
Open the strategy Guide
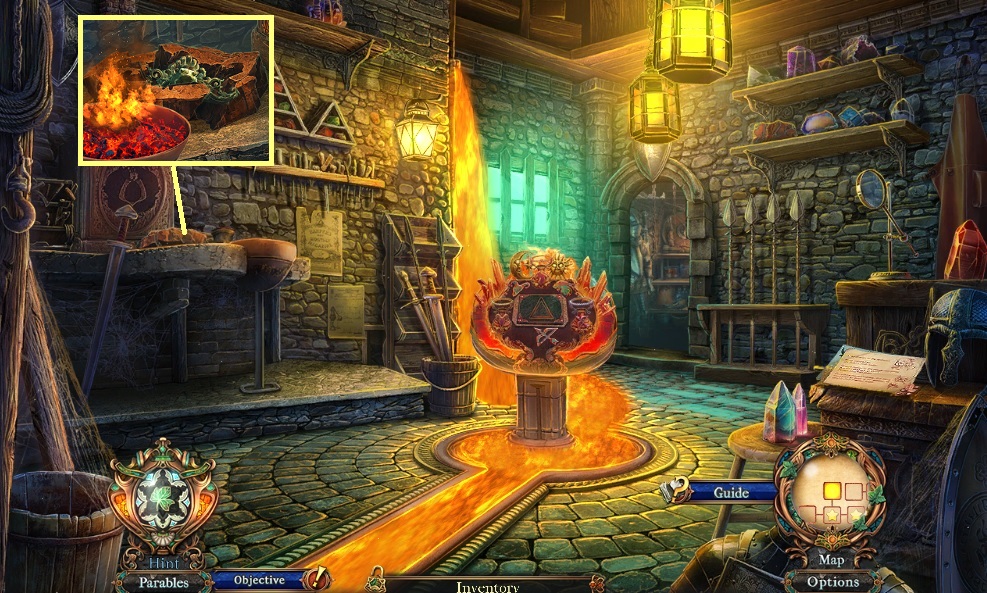[731, 492]
